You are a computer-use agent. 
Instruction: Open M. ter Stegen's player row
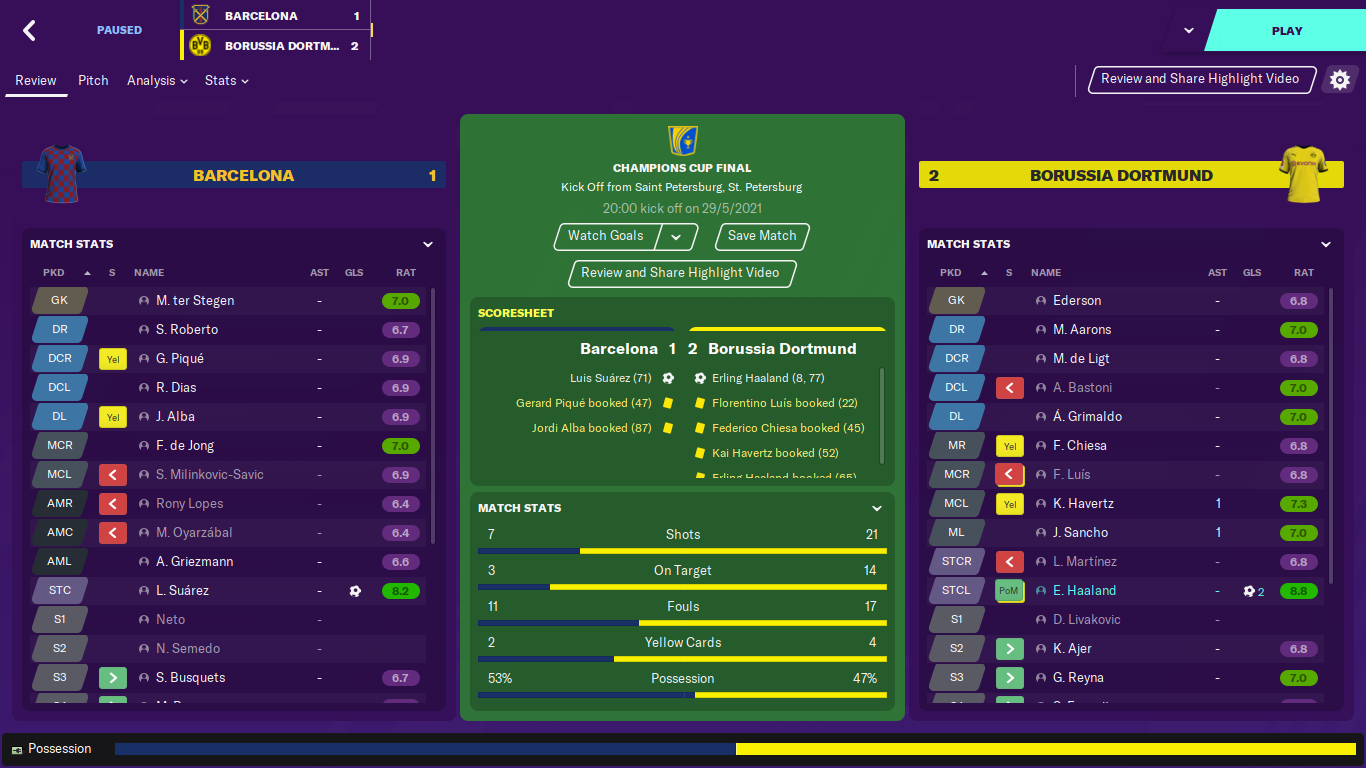195,301
